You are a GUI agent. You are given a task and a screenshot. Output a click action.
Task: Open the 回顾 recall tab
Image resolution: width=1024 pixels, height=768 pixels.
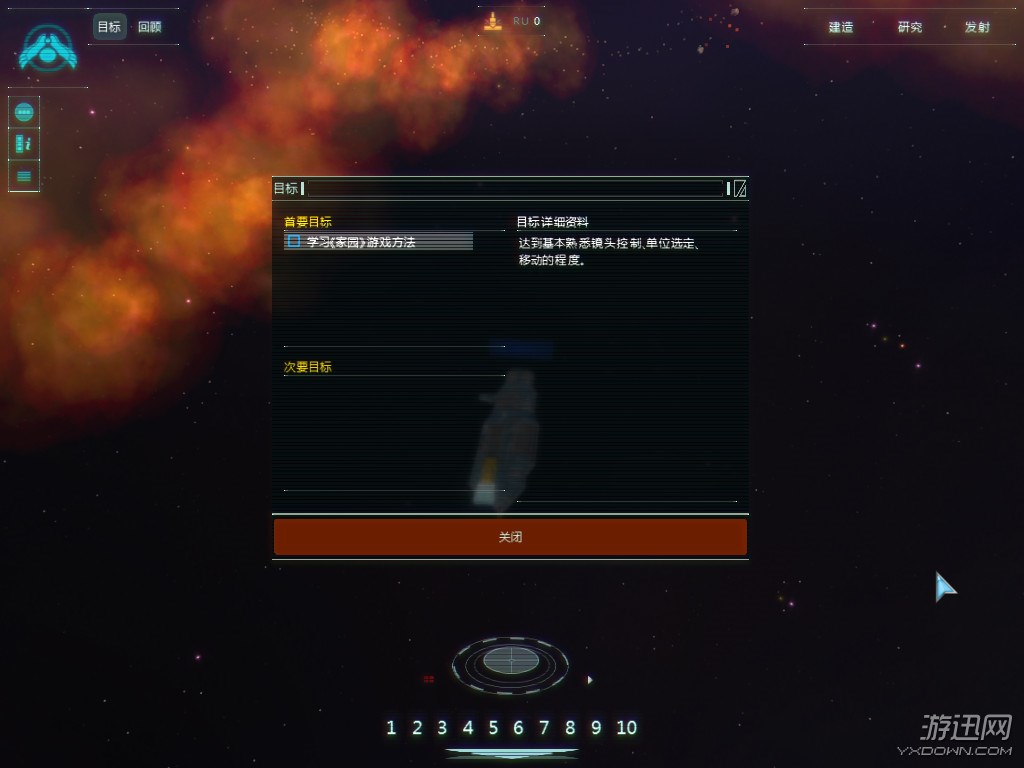(149, 27)
